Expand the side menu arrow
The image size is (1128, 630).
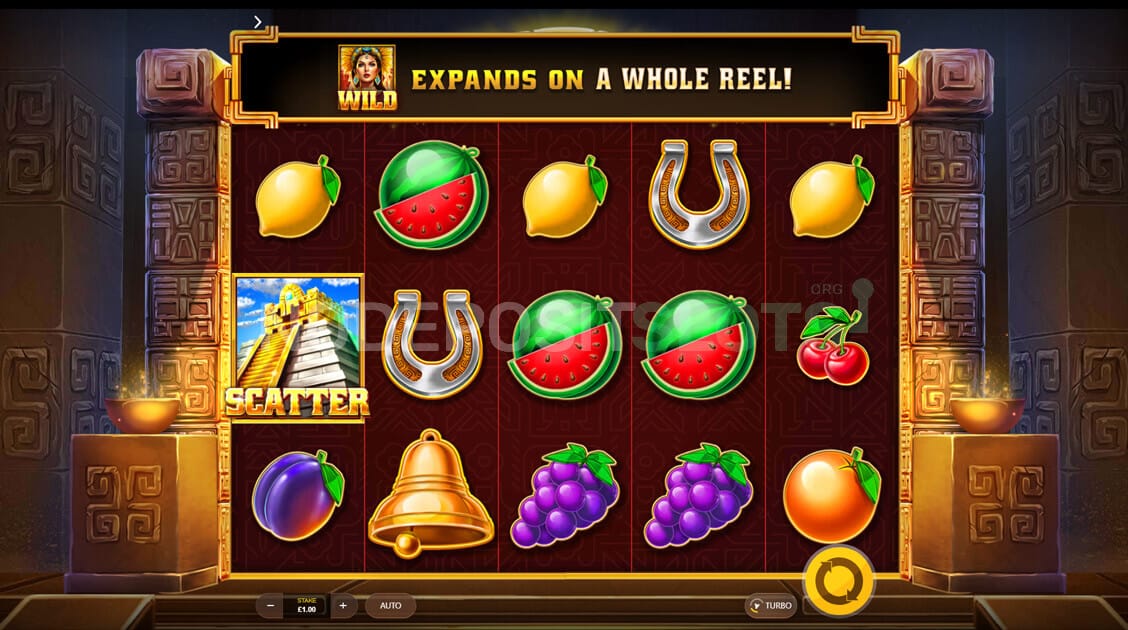(x=258, y=21)
